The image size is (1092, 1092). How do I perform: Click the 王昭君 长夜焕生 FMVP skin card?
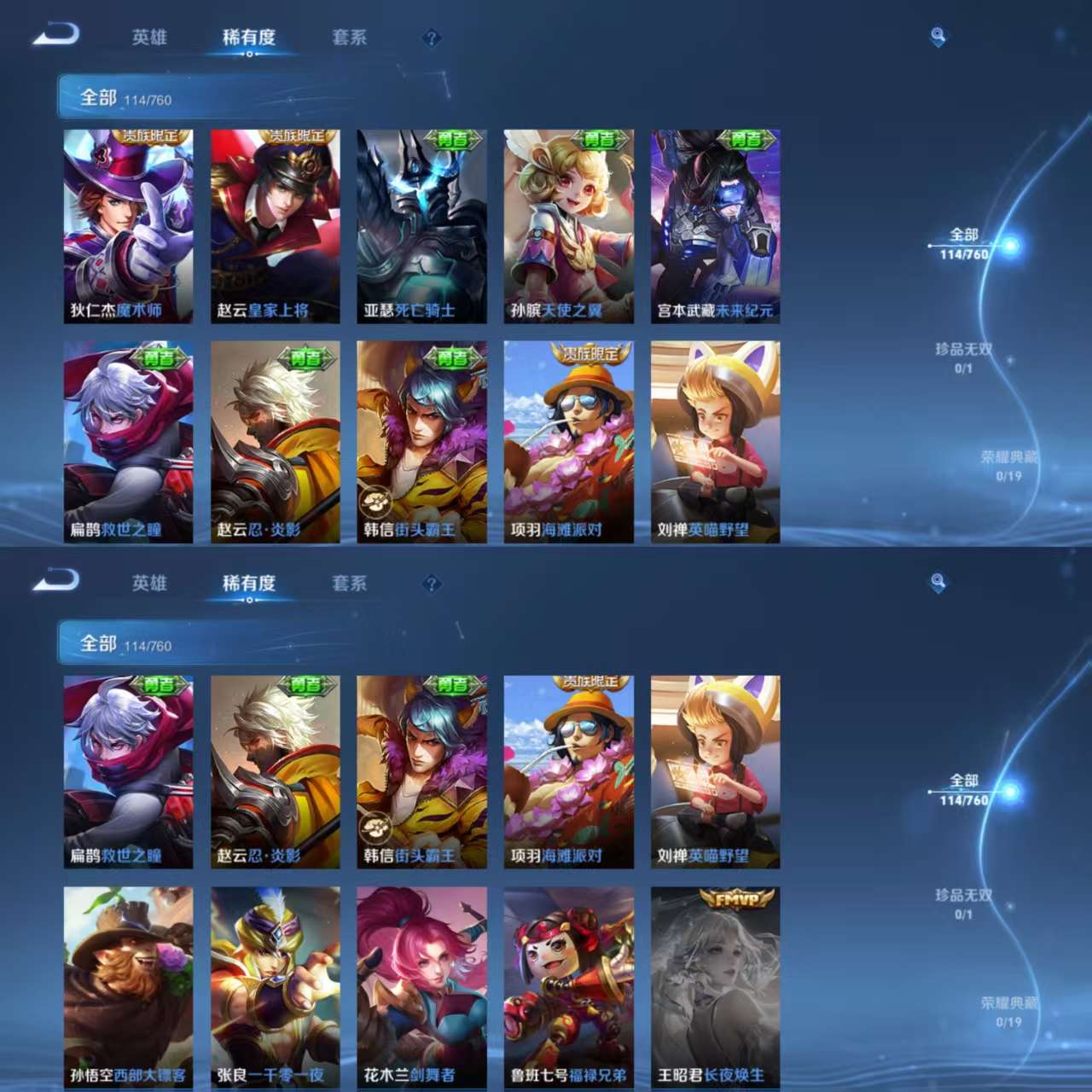(715, 987)
